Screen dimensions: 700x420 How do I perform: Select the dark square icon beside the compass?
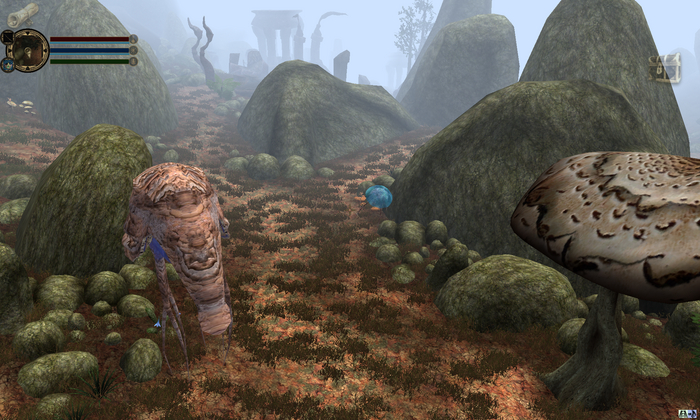click(7, 37)
